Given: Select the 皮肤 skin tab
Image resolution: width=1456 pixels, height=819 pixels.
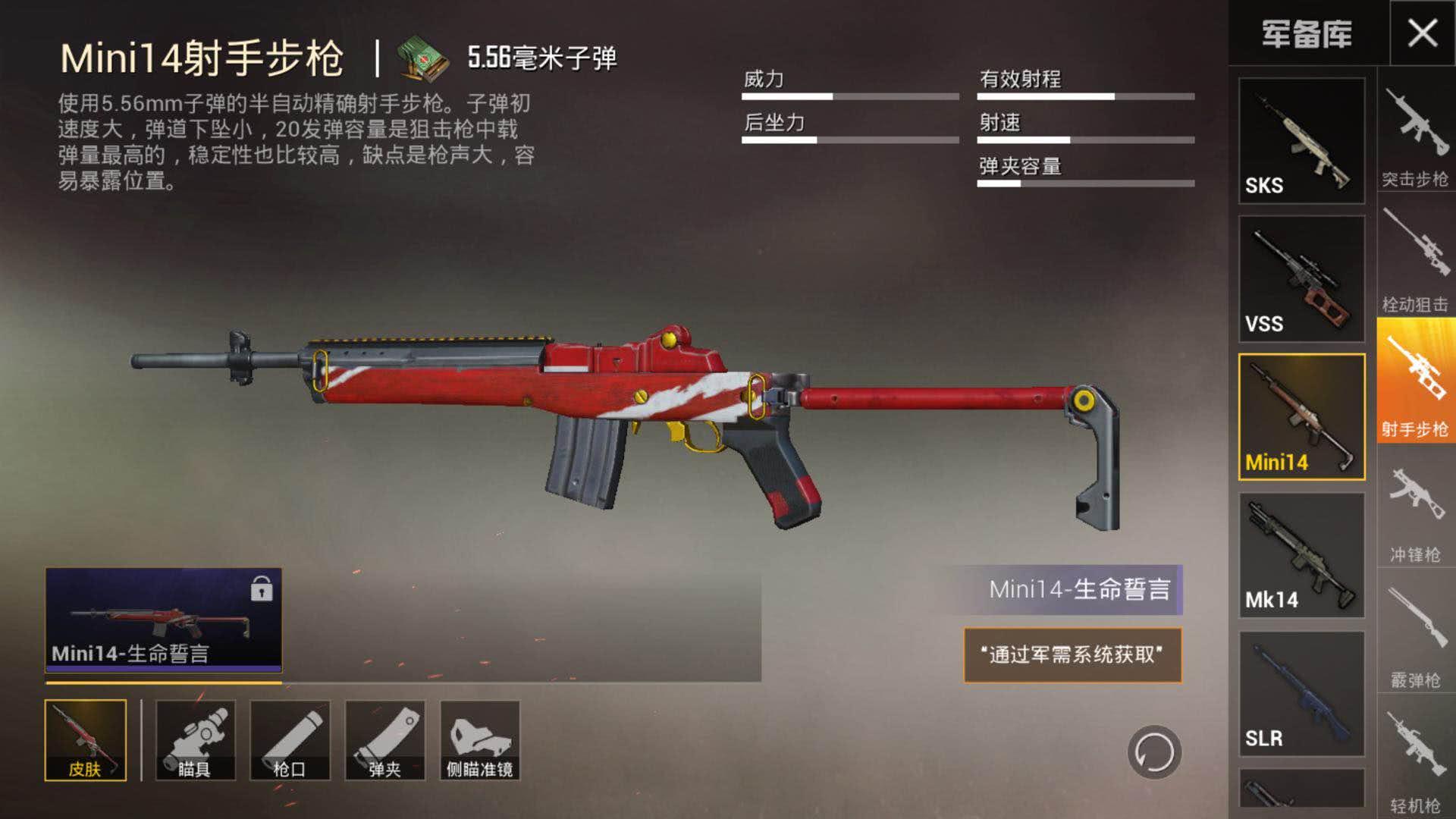Looking at the screenshot, I should pyautogui.click(x=86, y=740).
